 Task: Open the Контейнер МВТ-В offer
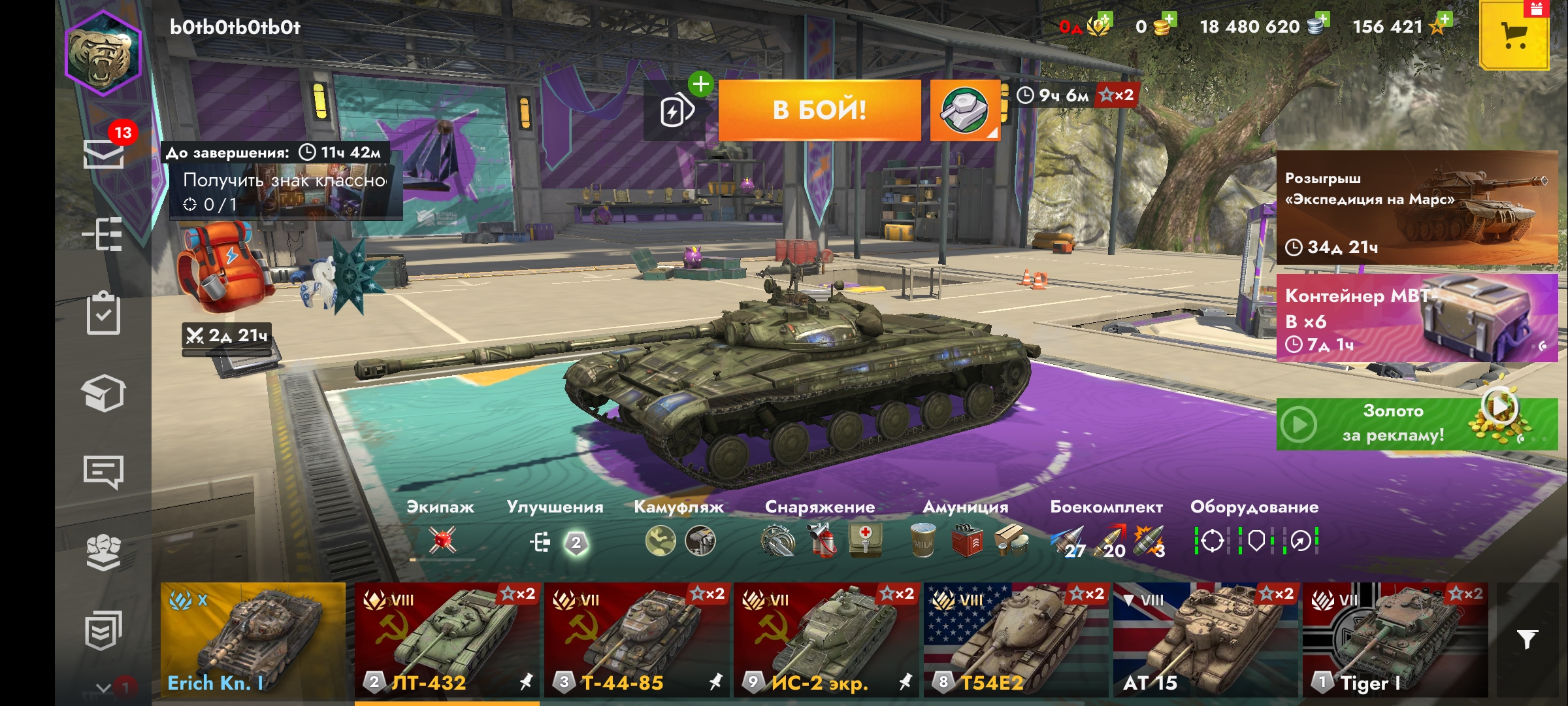tap(1416, 318)
